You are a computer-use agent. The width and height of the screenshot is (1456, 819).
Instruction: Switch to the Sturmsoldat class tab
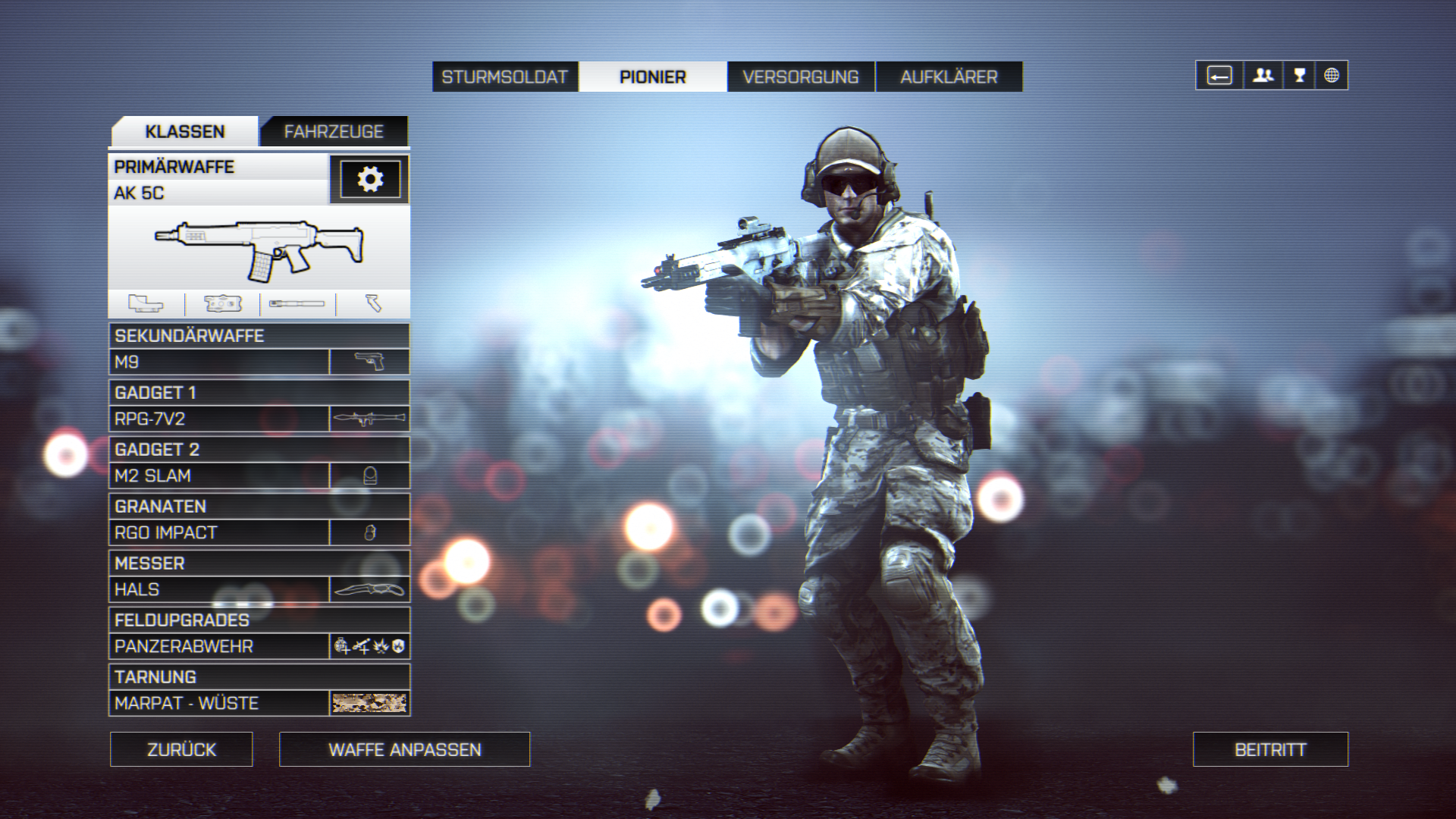coord(504,77)
